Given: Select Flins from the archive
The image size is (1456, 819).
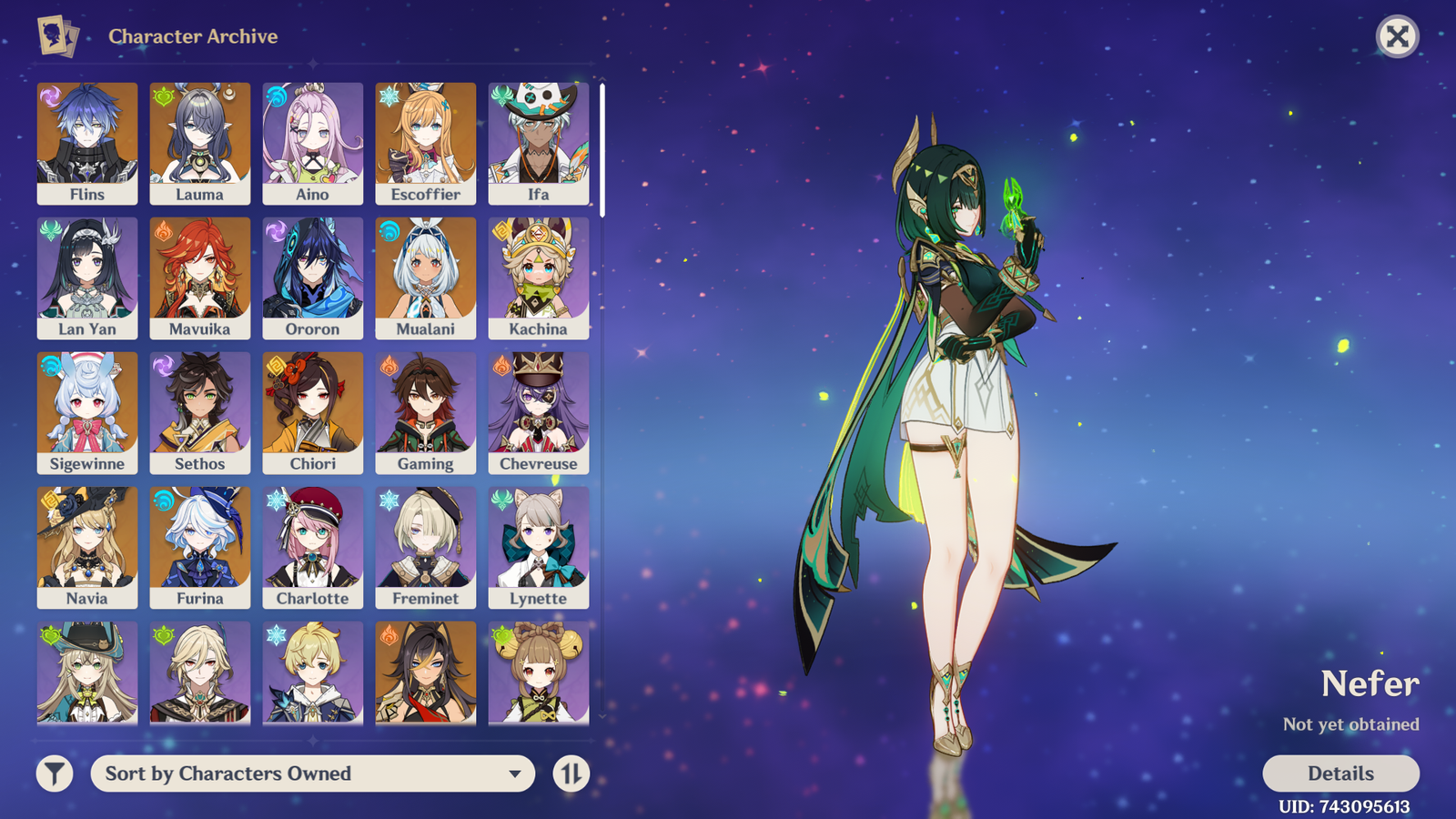Looking at the screenshot, I should tap(87, 143).
